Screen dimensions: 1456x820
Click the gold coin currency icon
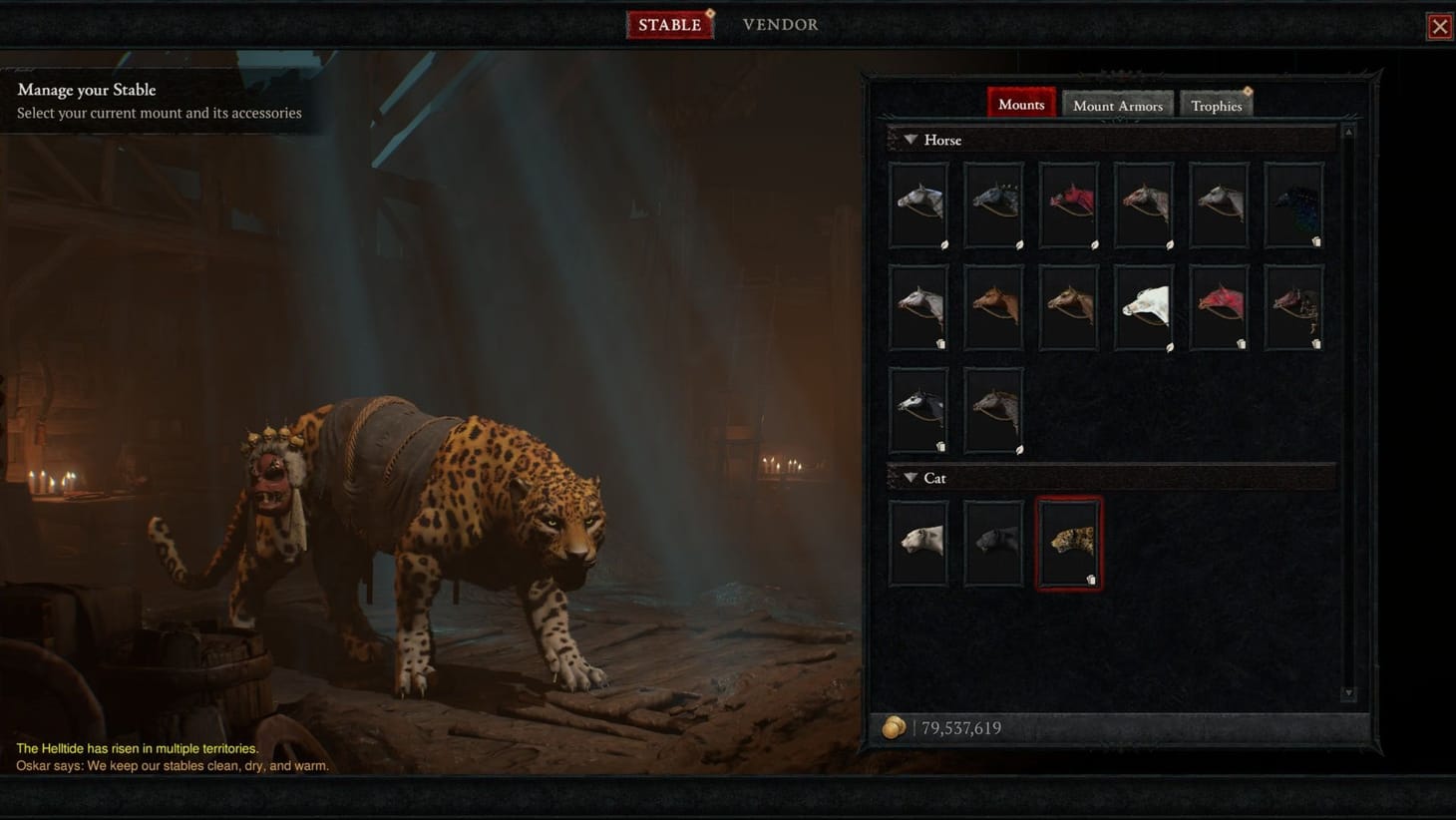[x=896, y=727]
